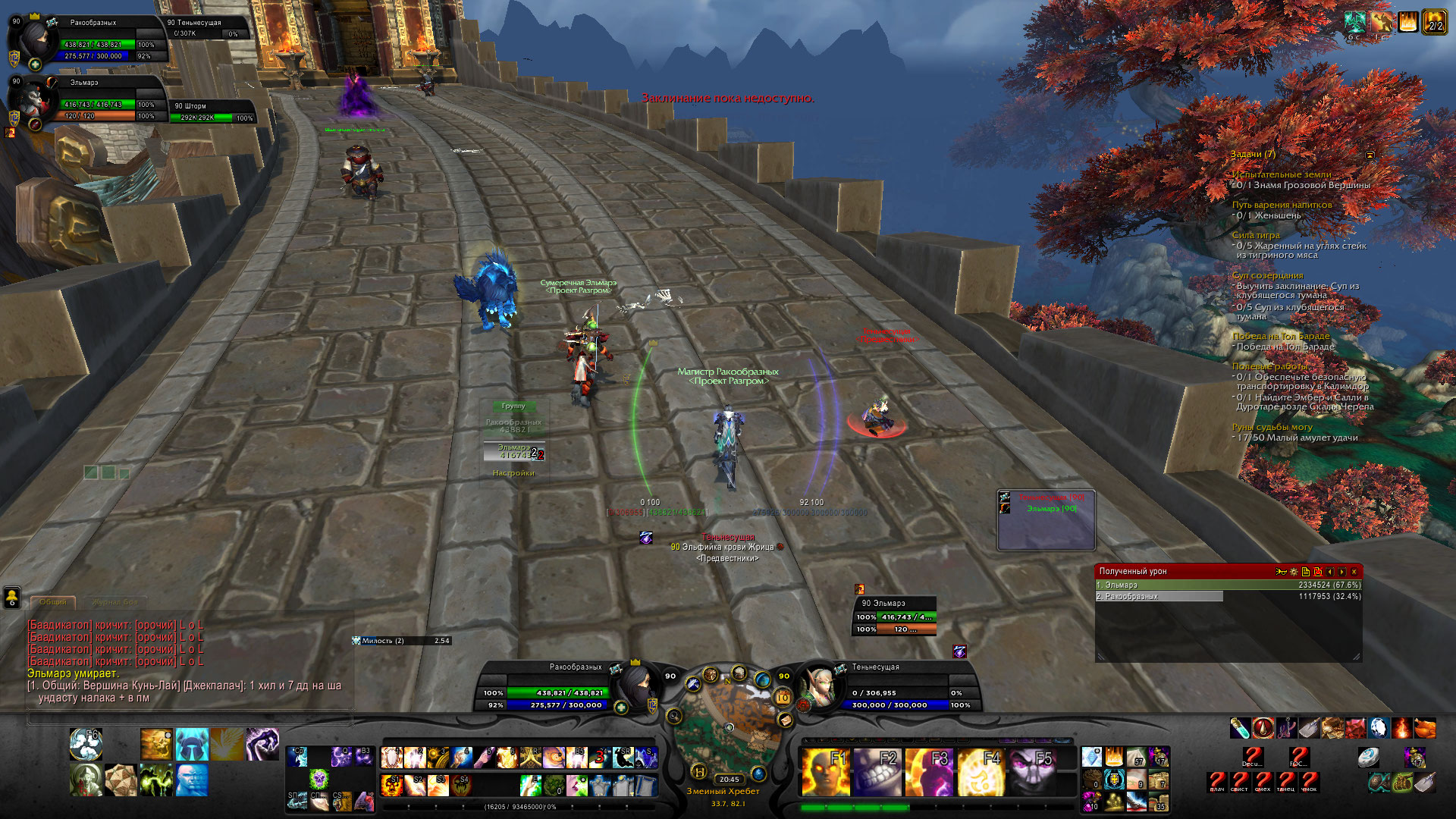This screenshot has width=1456, height=819.
Task: Close the damage taken meter window
Action: tap(1354, 572)
